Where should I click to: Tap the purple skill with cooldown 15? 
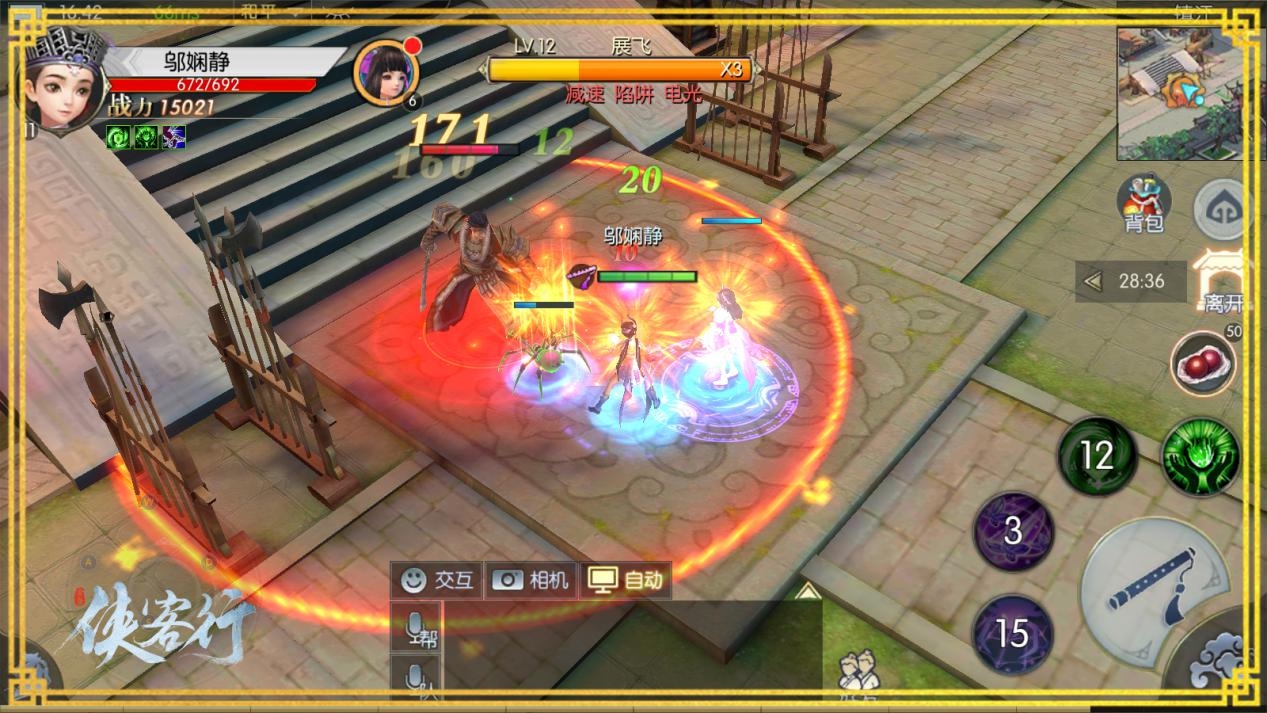[1012, 633]
